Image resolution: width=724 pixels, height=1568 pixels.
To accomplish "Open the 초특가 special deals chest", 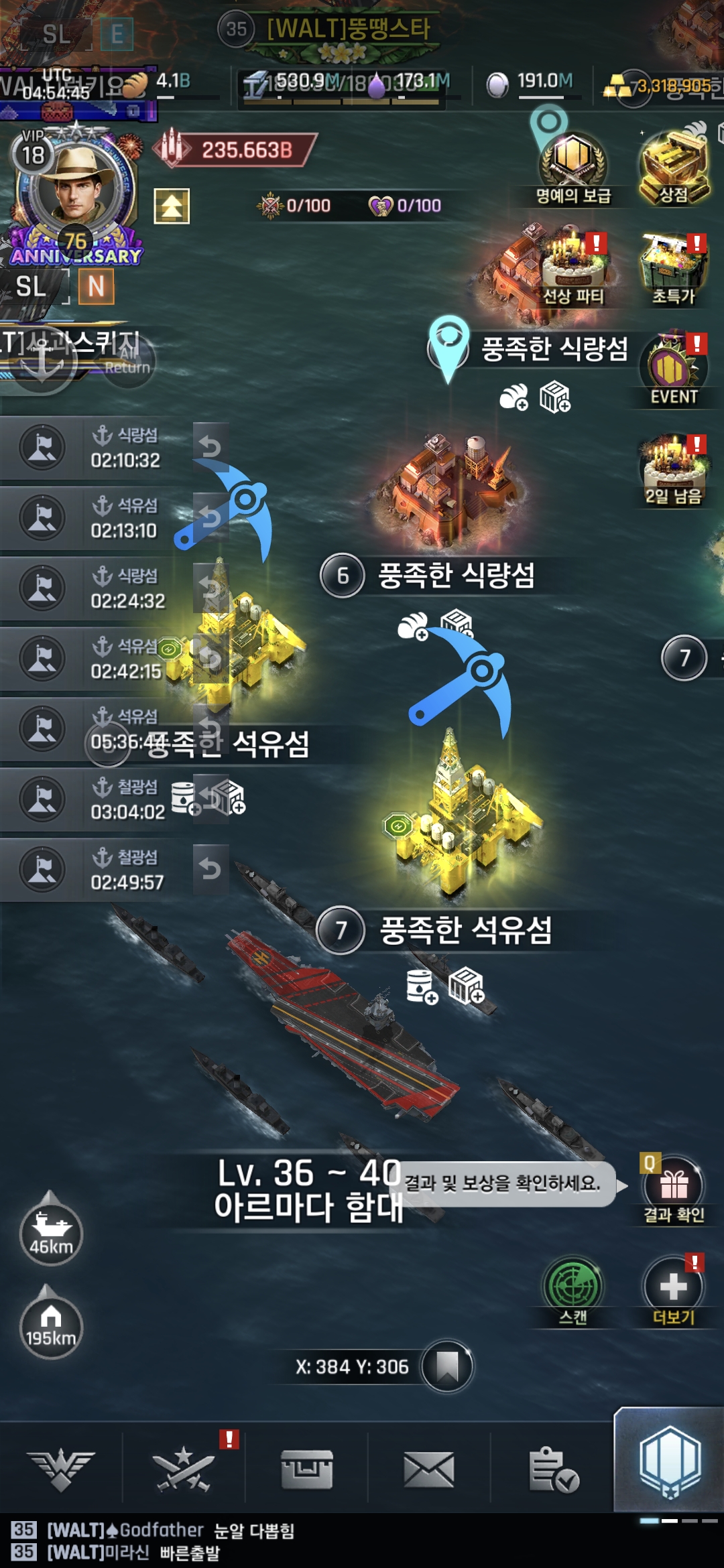I will (x=674, y=268).
